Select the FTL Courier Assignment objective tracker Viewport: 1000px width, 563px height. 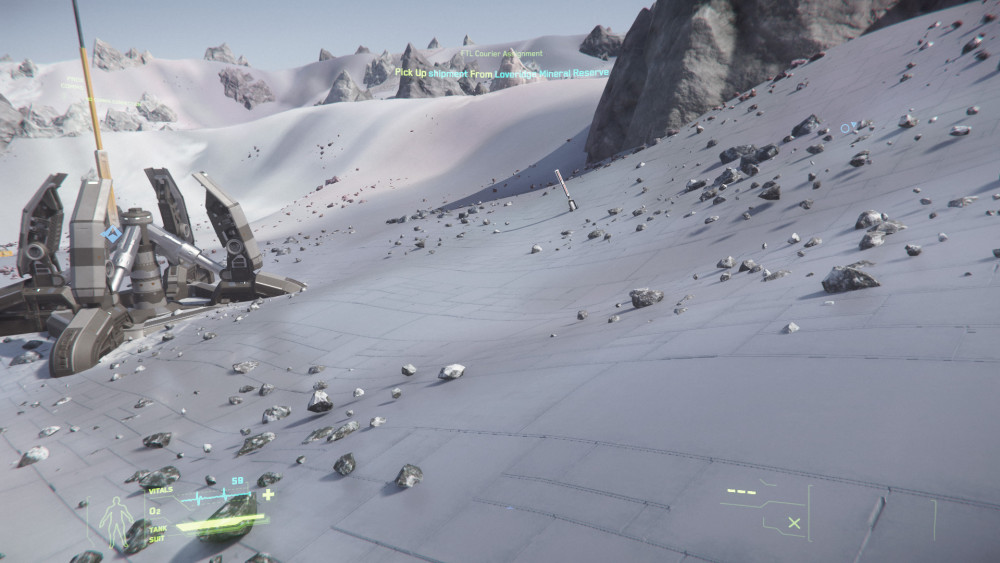tap(502, 54)
